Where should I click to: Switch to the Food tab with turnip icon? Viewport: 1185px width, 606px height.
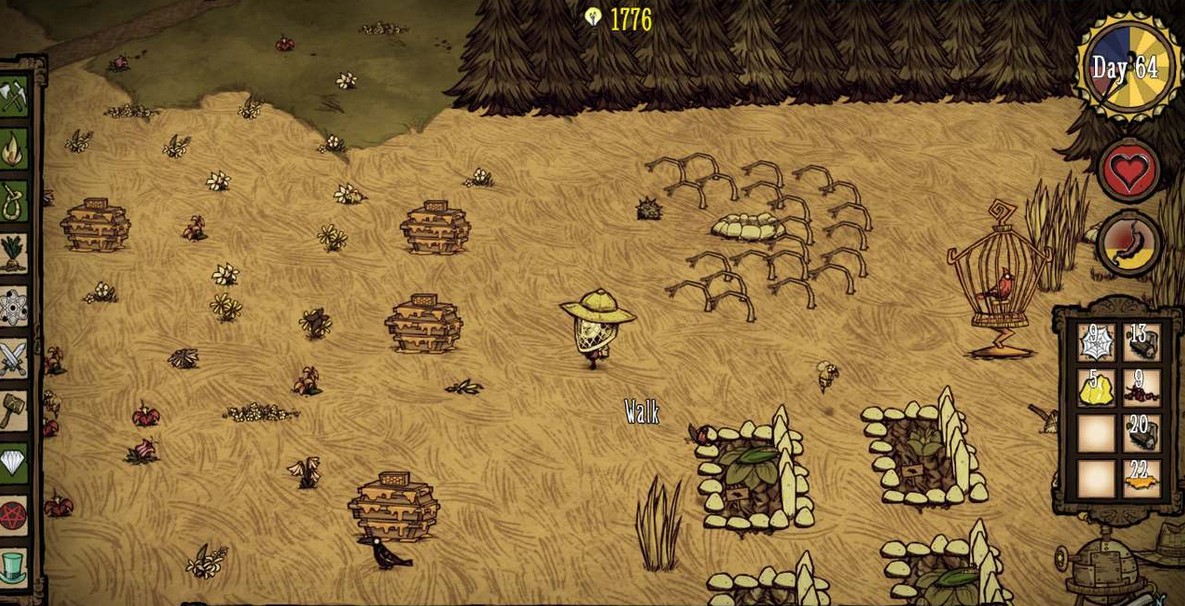click(x=14, y=253)
